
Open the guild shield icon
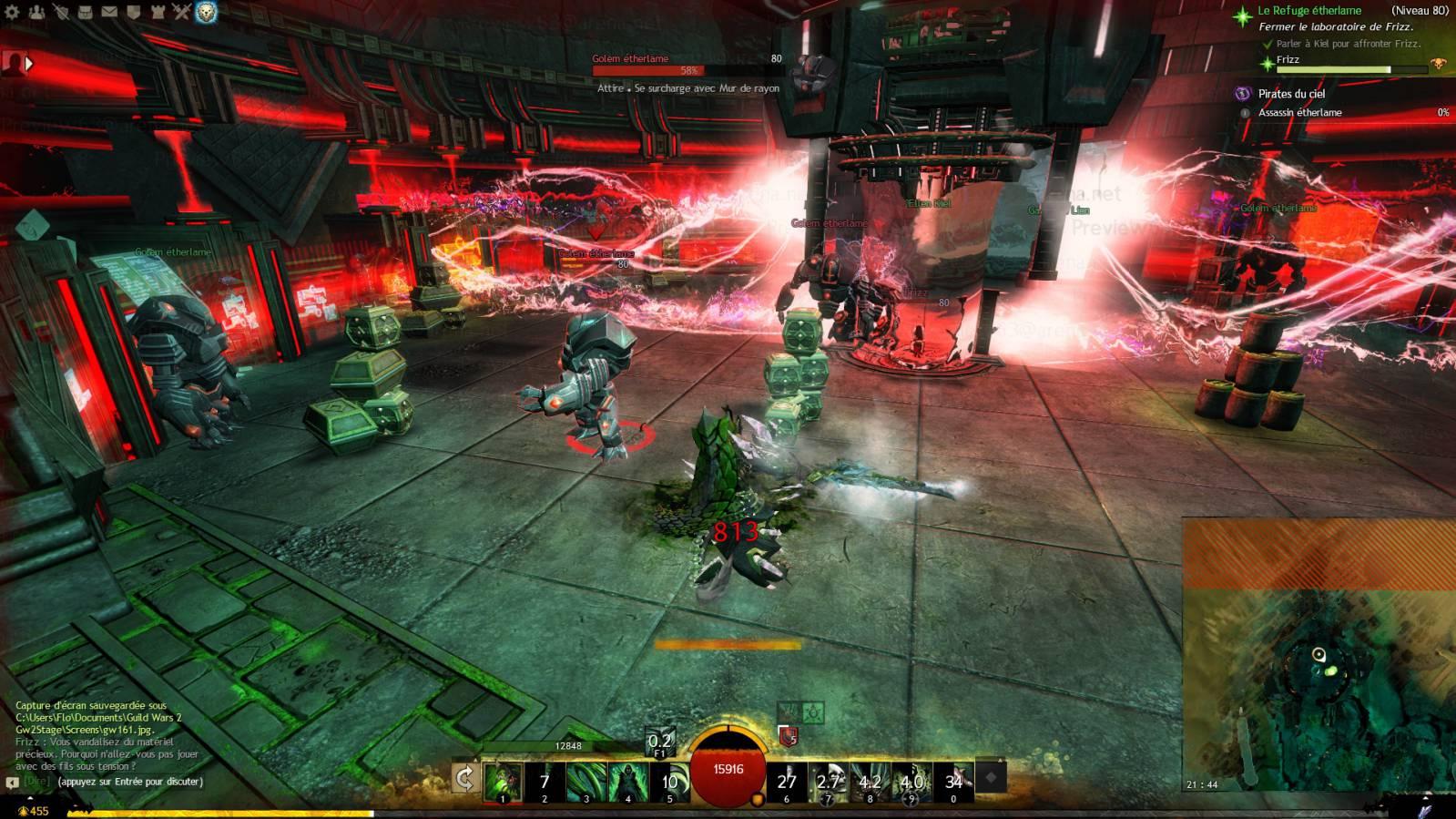coord(133,12)
